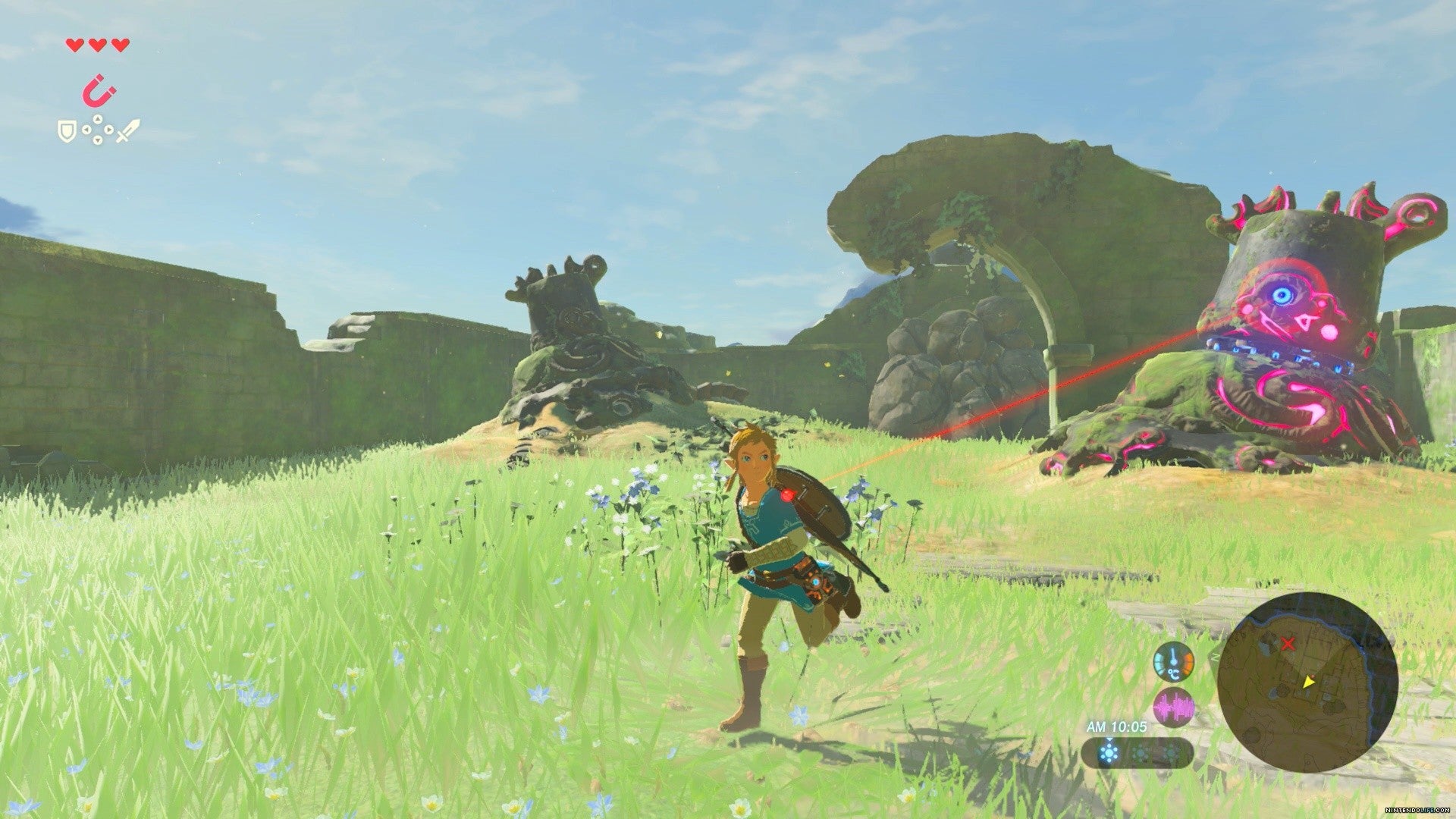Click the shield icon in weapon HUD
The image size is (1456, 819).
point(67,131)
